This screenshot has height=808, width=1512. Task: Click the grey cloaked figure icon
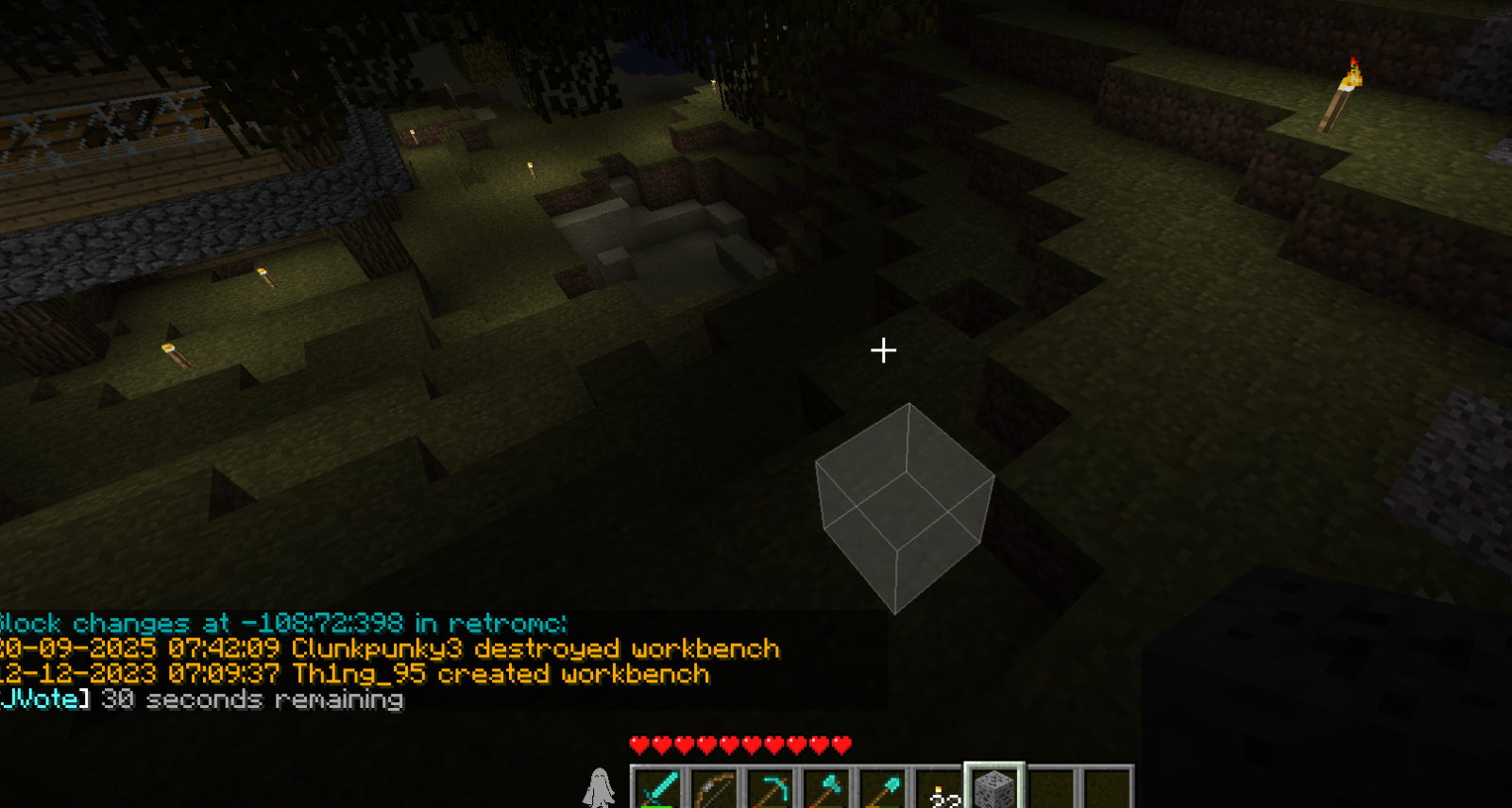coord(599,787)
